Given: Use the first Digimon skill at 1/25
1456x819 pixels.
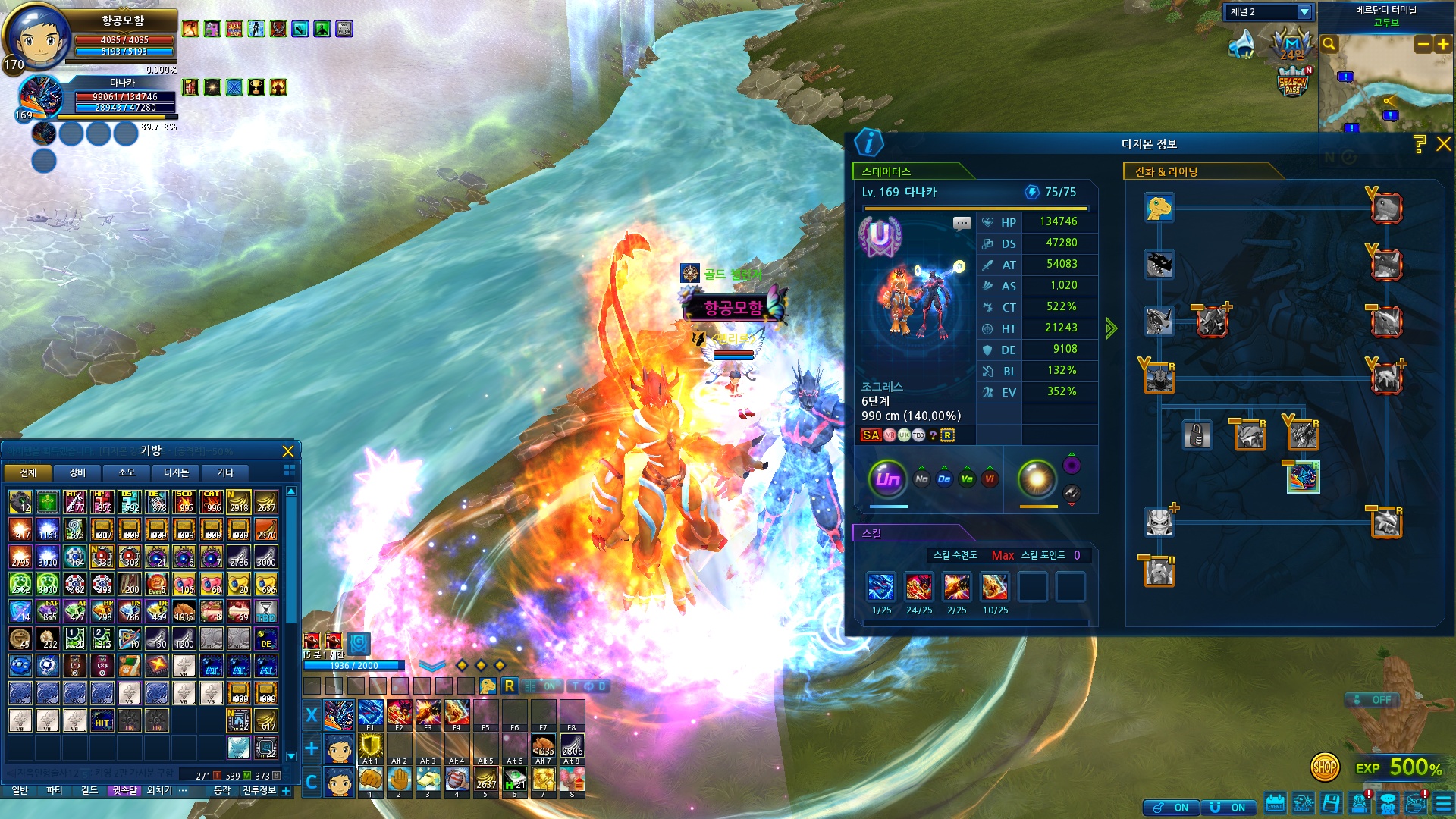Looking at the screenshot, I should [881, 587].
